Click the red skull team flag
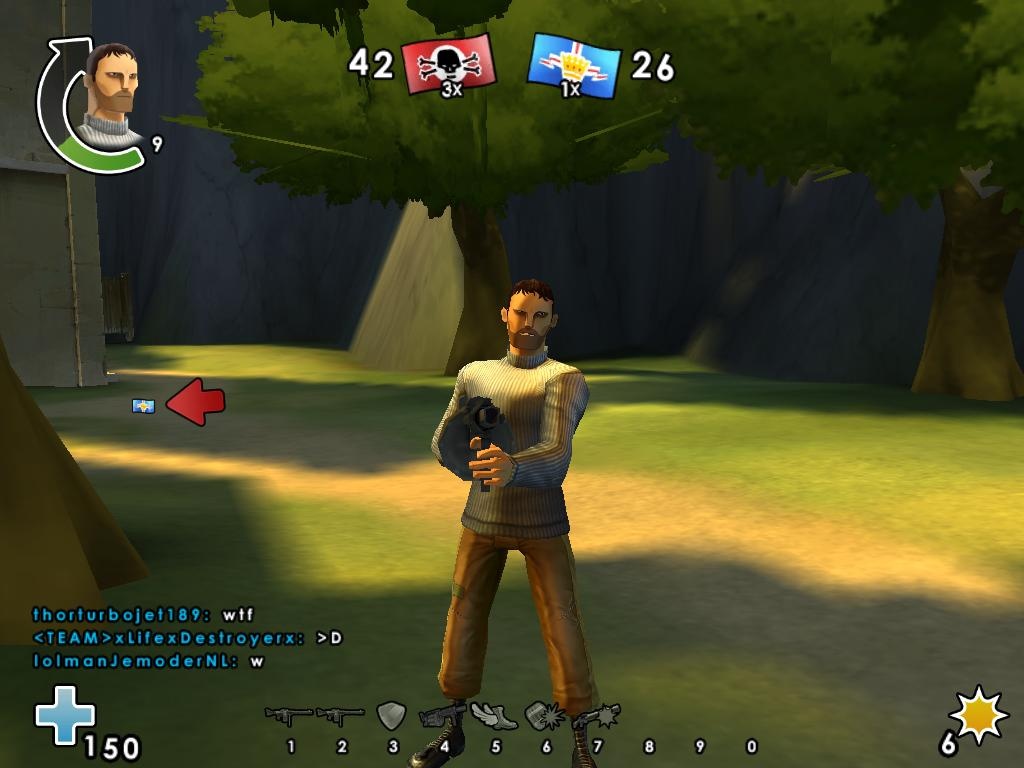 point(449,65)
